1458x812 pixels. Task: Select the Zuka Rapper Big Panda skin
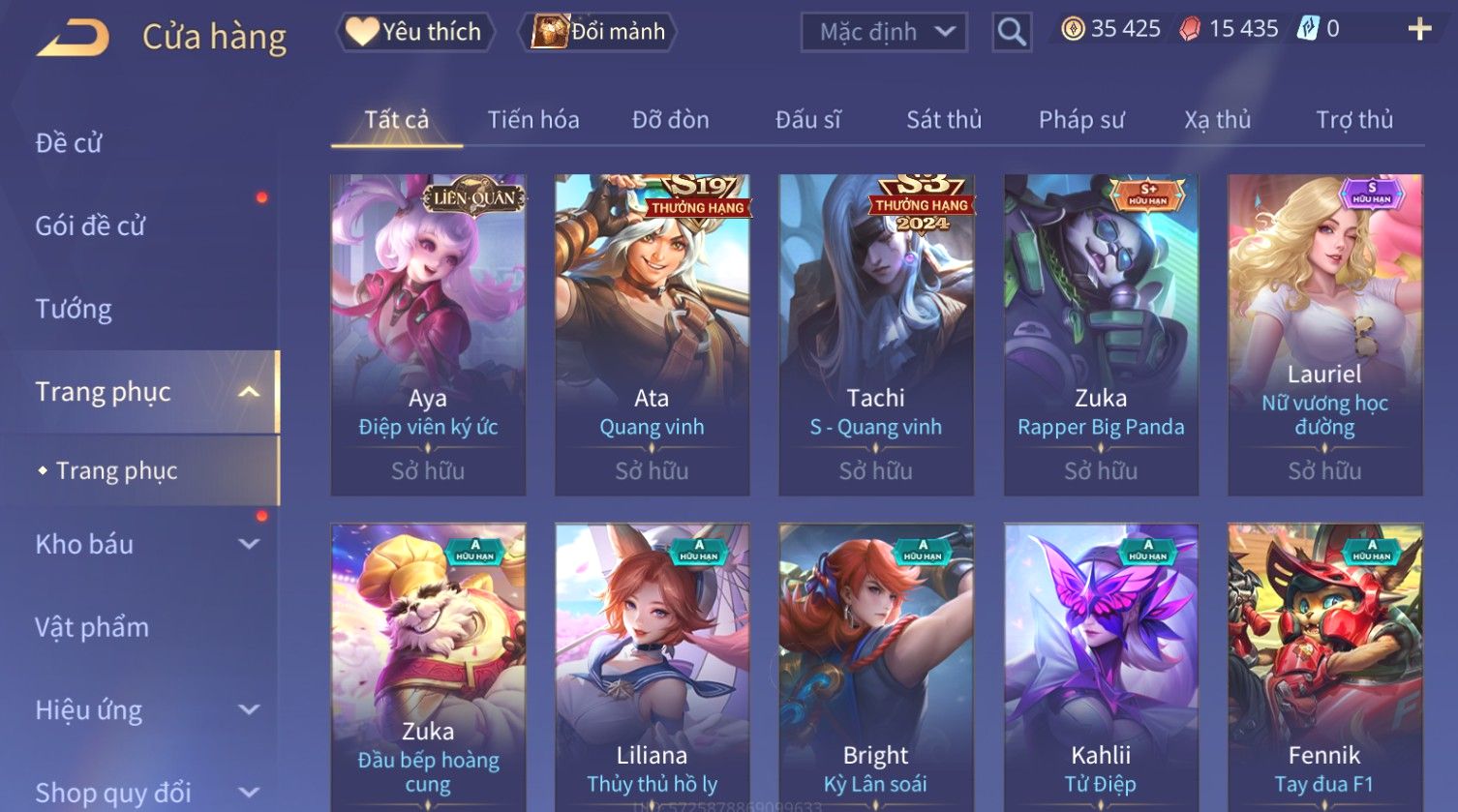tap(1101, 334)
